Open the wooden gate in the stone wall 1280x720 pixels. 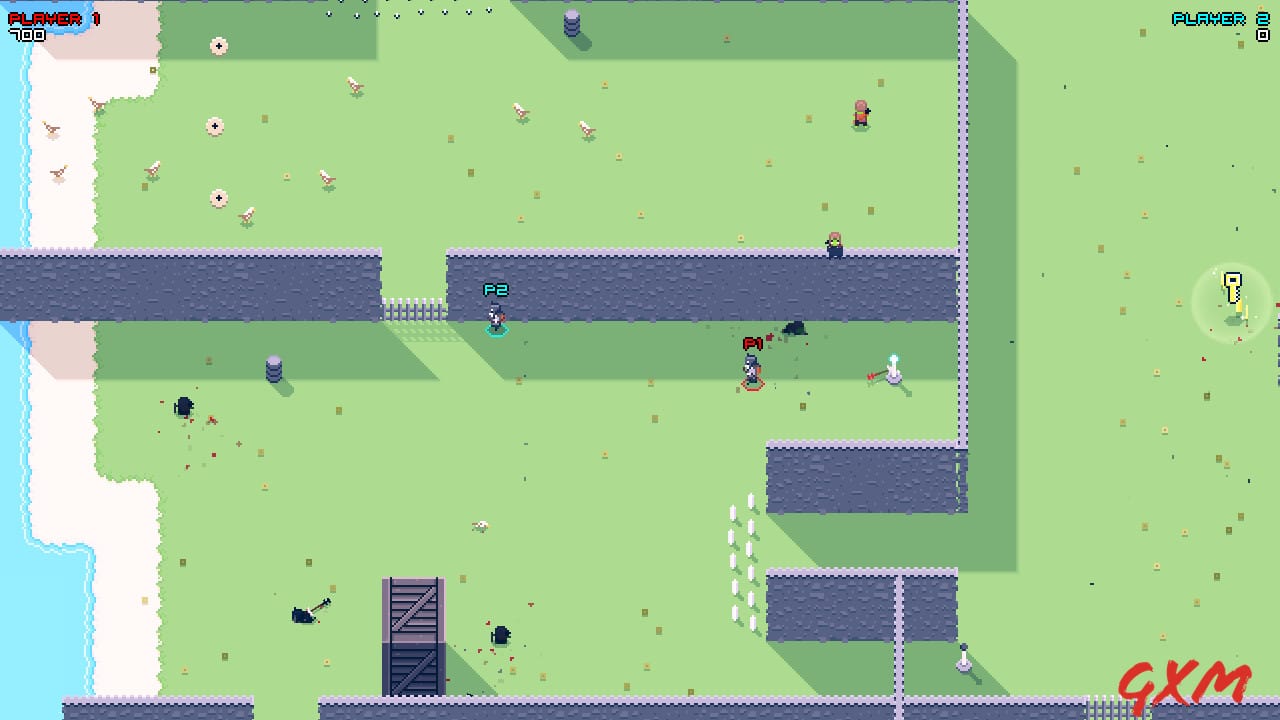tap(413, 310)
